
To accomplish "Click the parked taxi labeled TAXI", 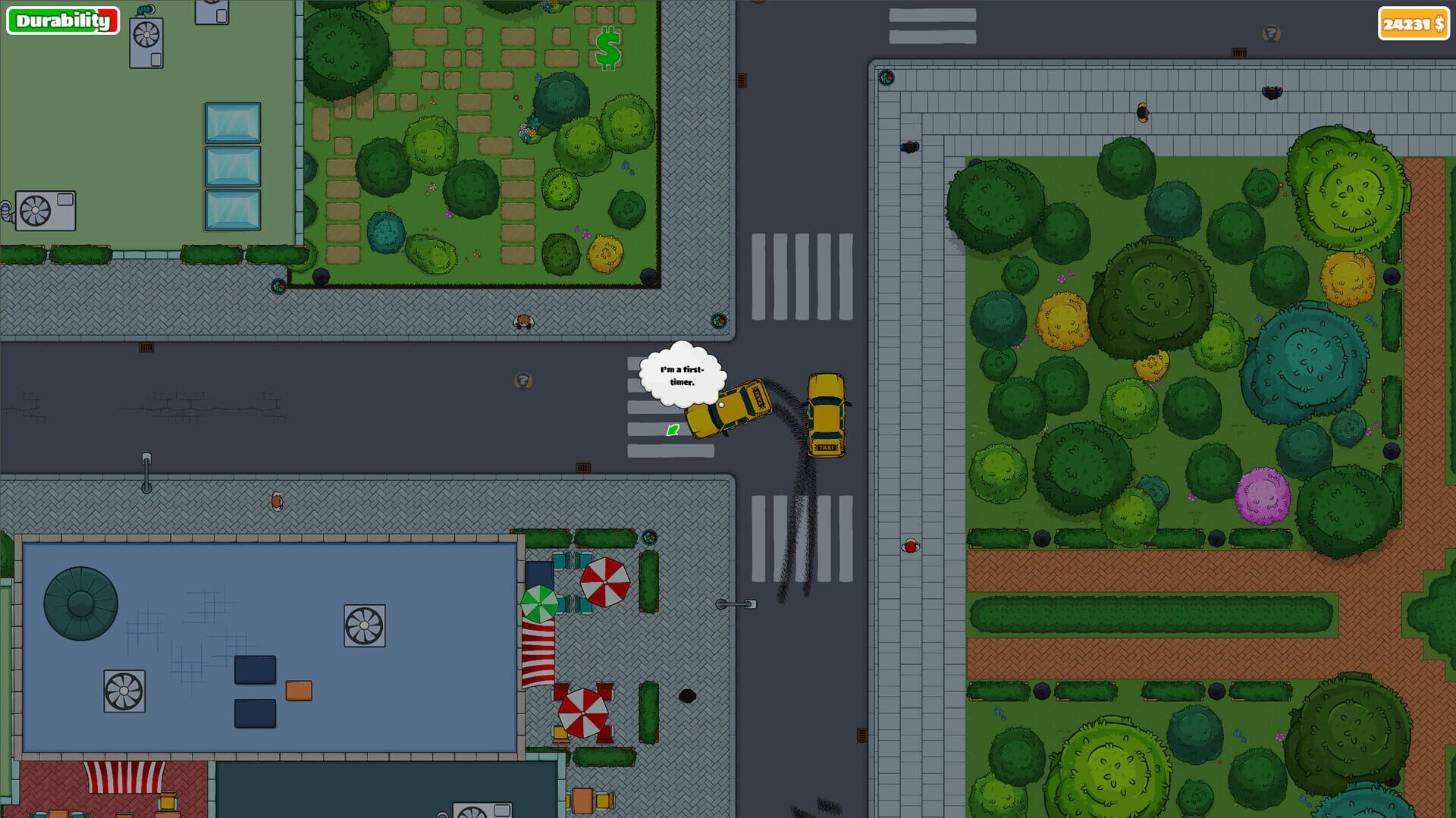I will 827,413.
